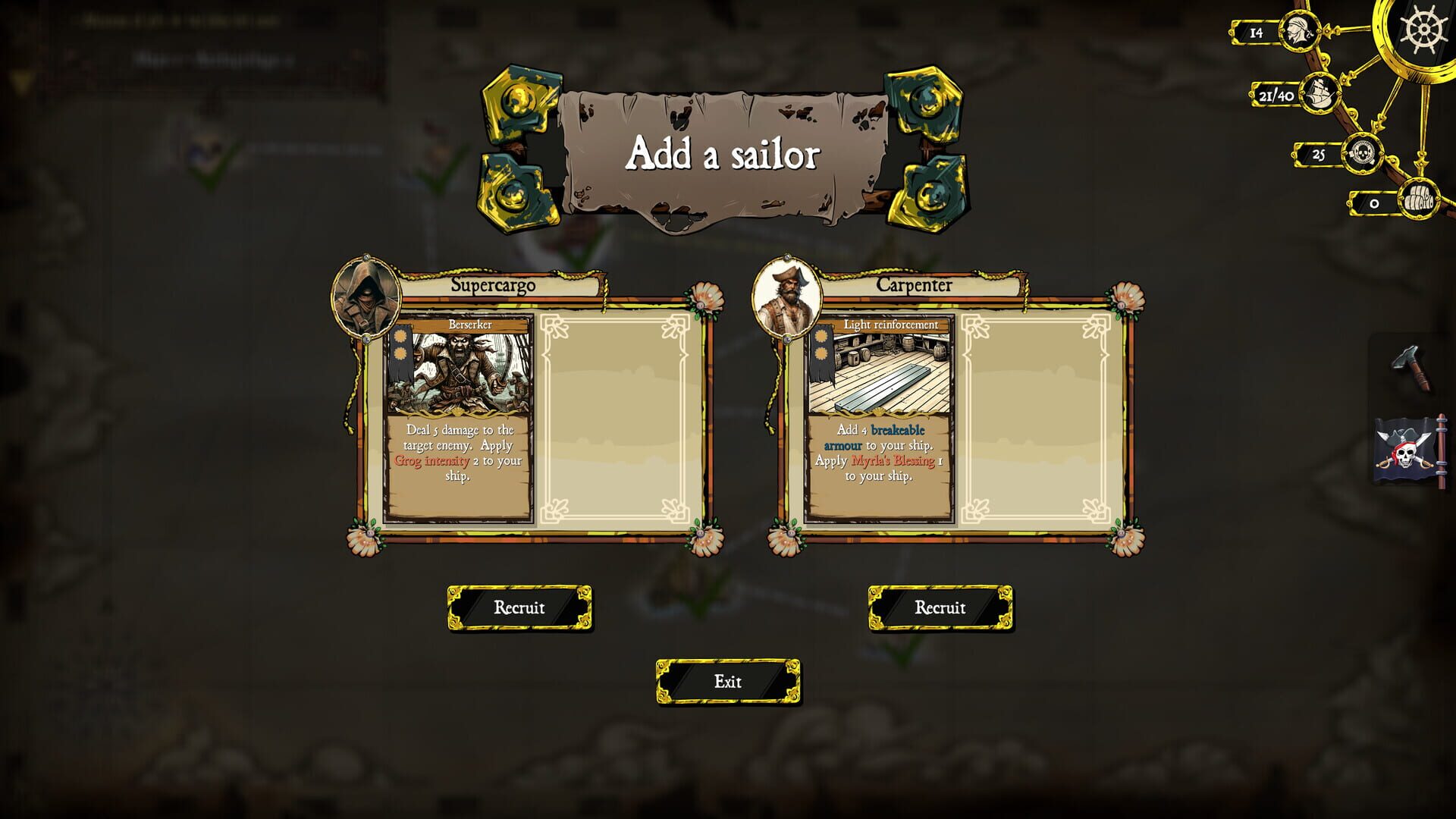The width and height of the screenshot is (1456, 819).
Task: Recruit the Supercargo sailor
Action: (520, 607)
